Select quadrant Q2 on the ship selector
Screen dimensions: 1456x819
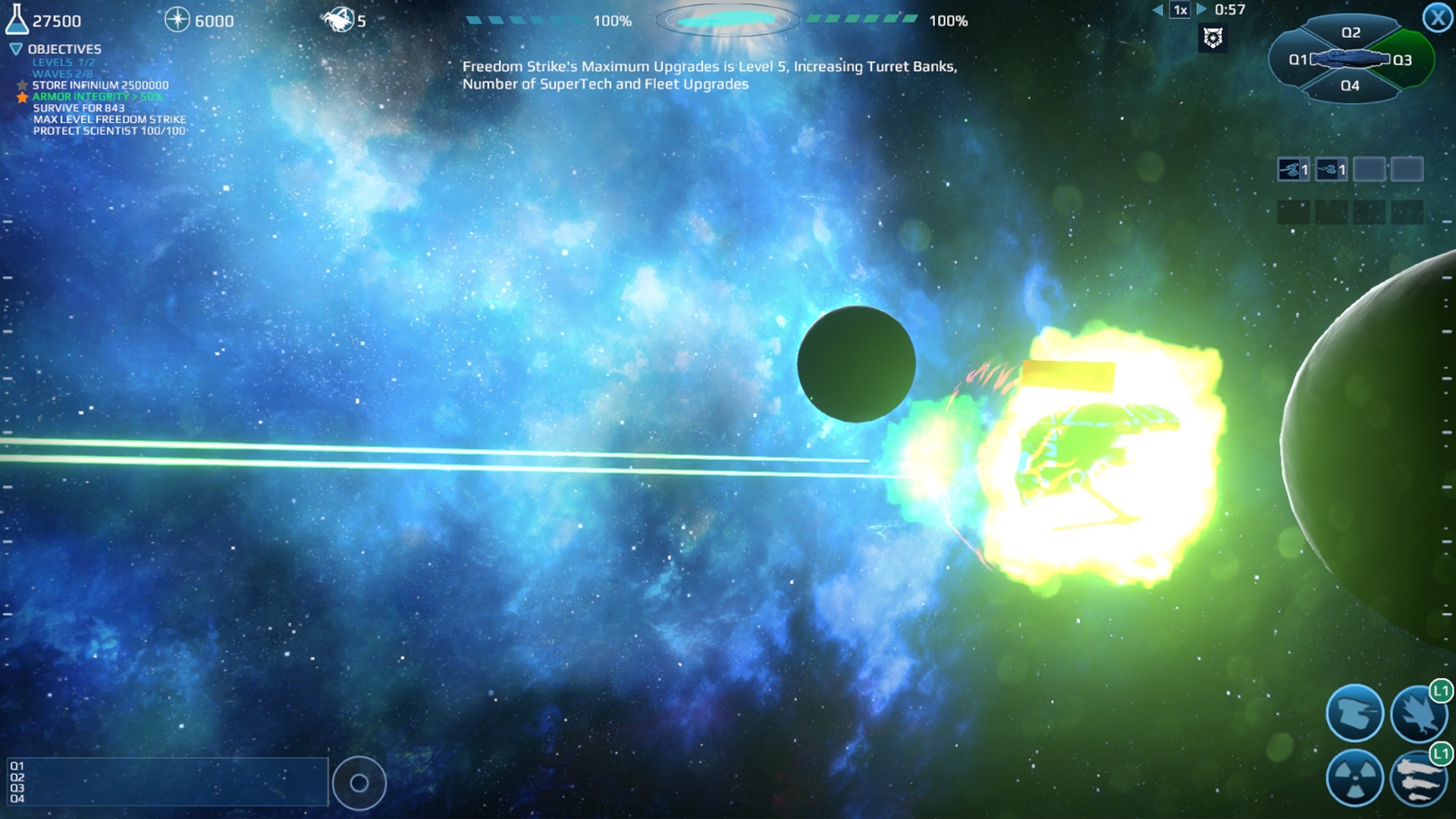(x=1351, y=33)
